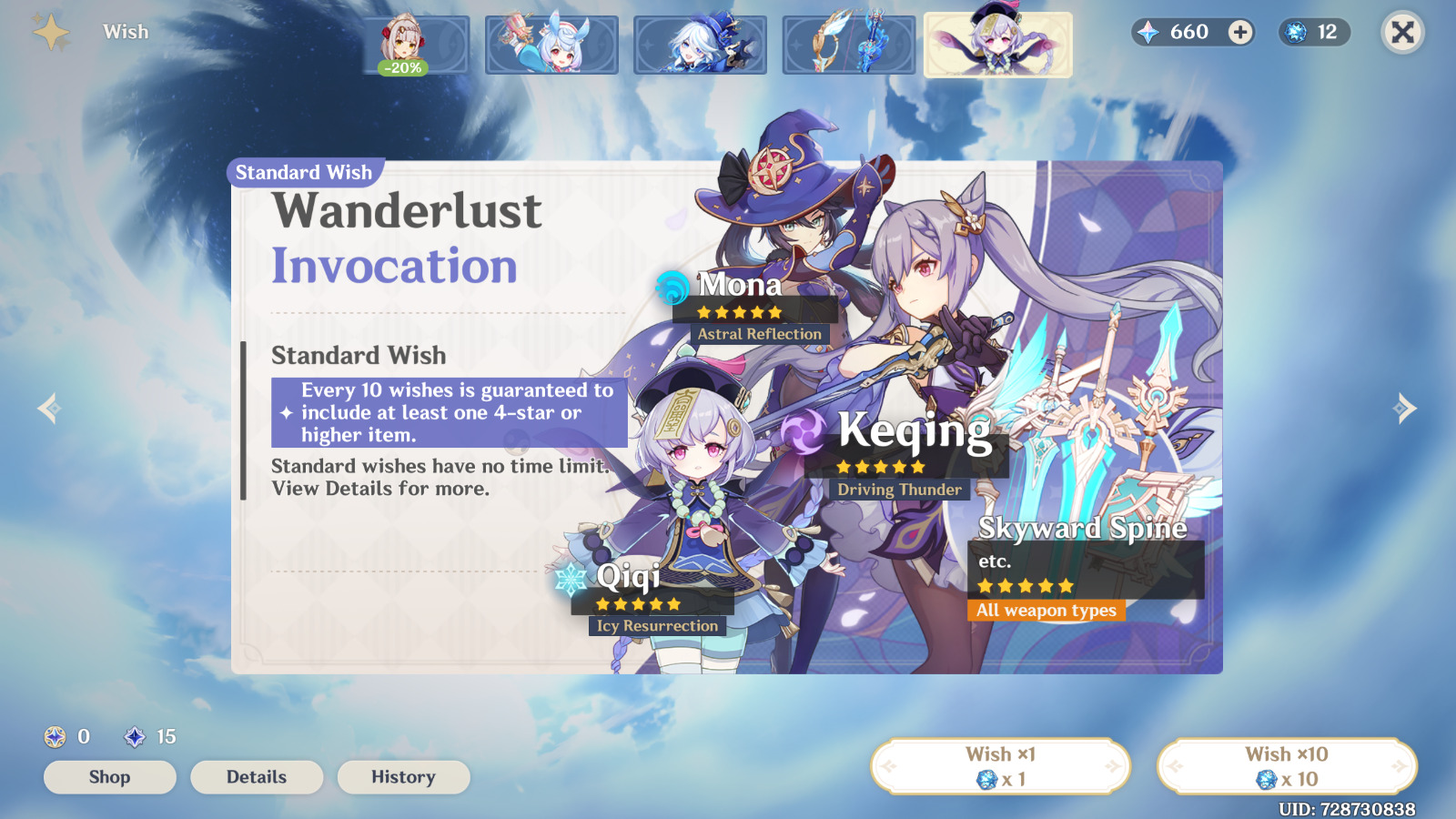View banner Details
This screenshot has height=819, width=1456.
click(257, 776)
